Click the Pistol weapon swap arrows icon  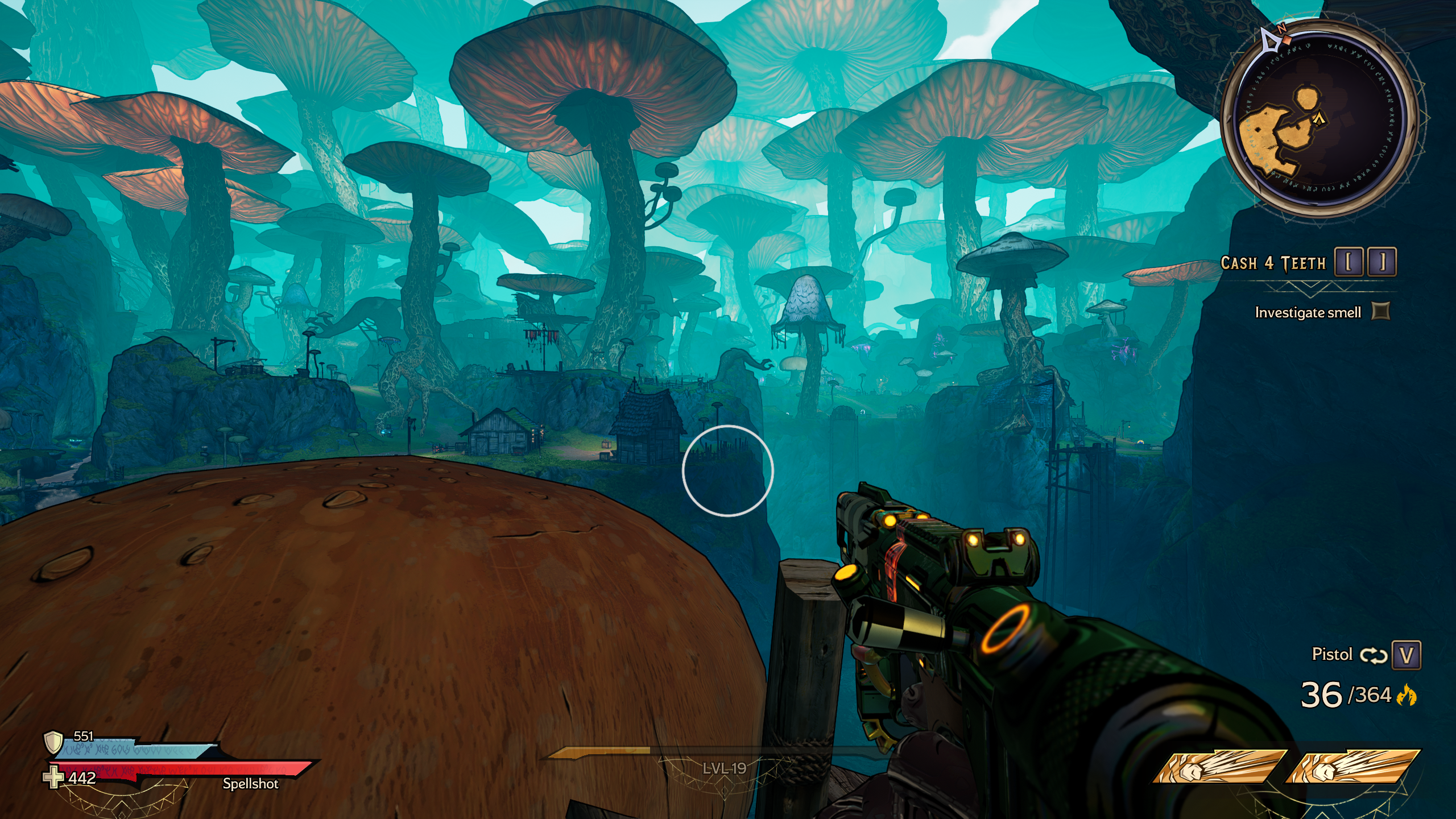coord(1374,655)
